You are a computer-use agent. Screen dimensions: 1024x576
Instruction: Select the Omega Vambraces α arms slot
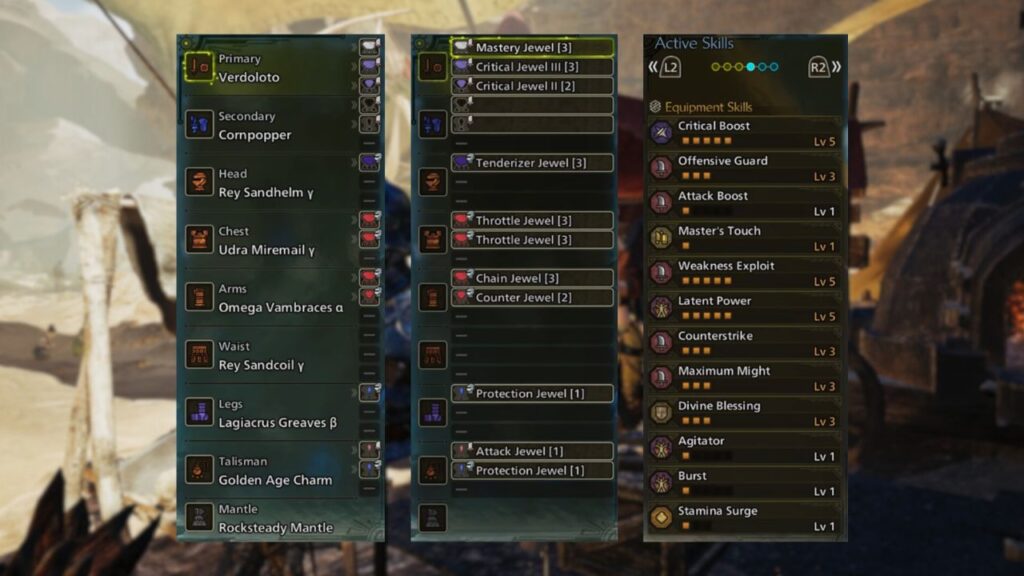[268, 298]
